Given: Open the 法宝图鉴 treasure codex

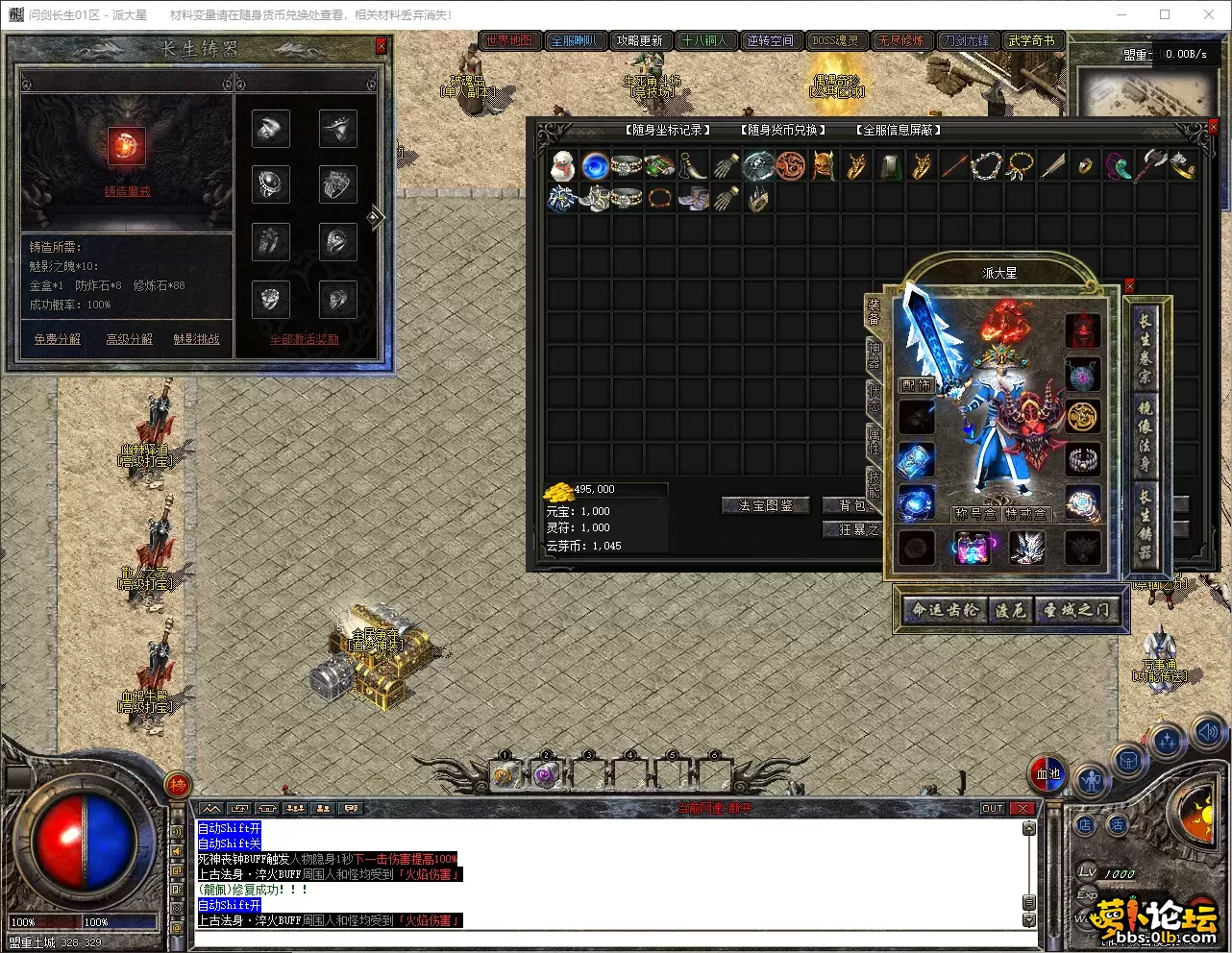Looking at the screenshot, I should (x=766, y=505).
